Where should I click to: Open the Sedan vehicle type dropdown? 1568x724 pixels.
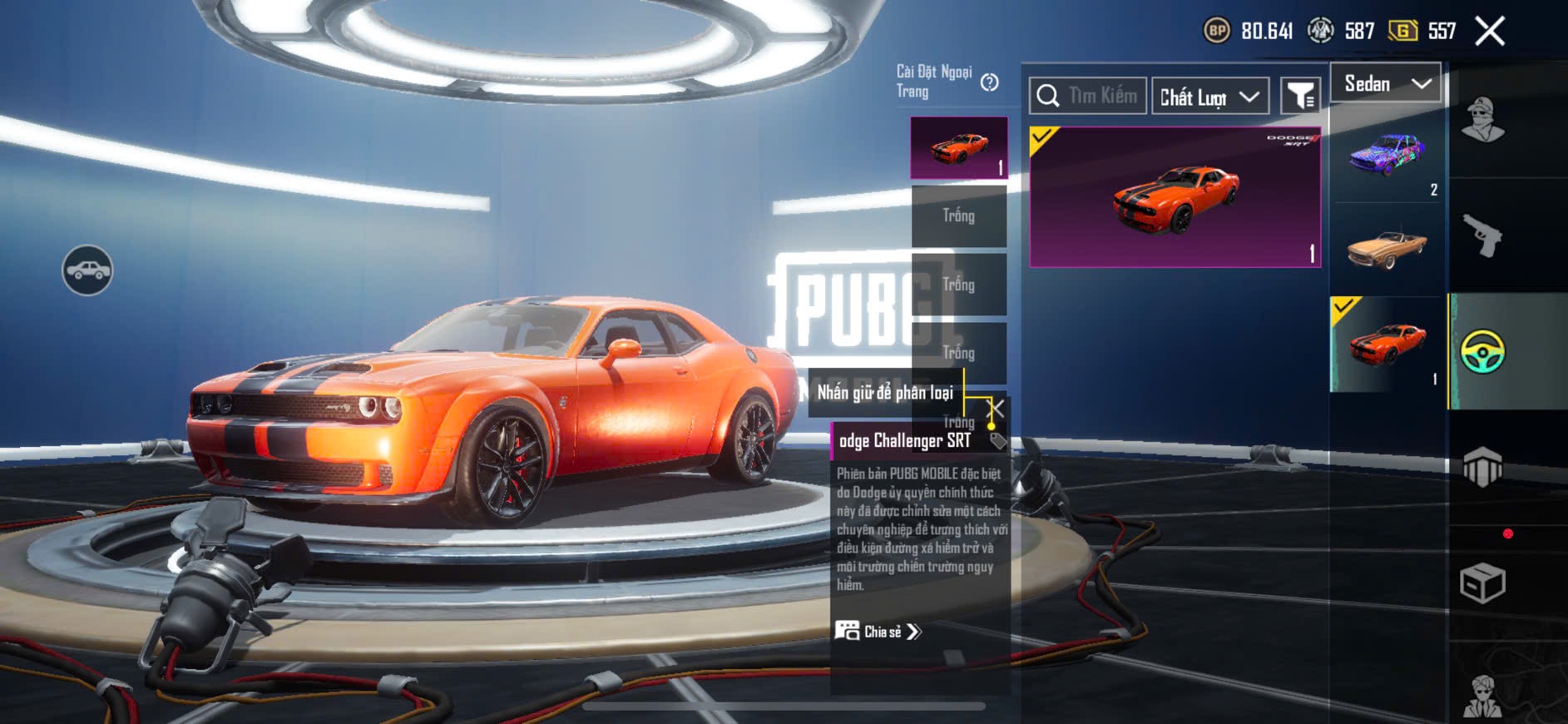tap(1386, 83)
